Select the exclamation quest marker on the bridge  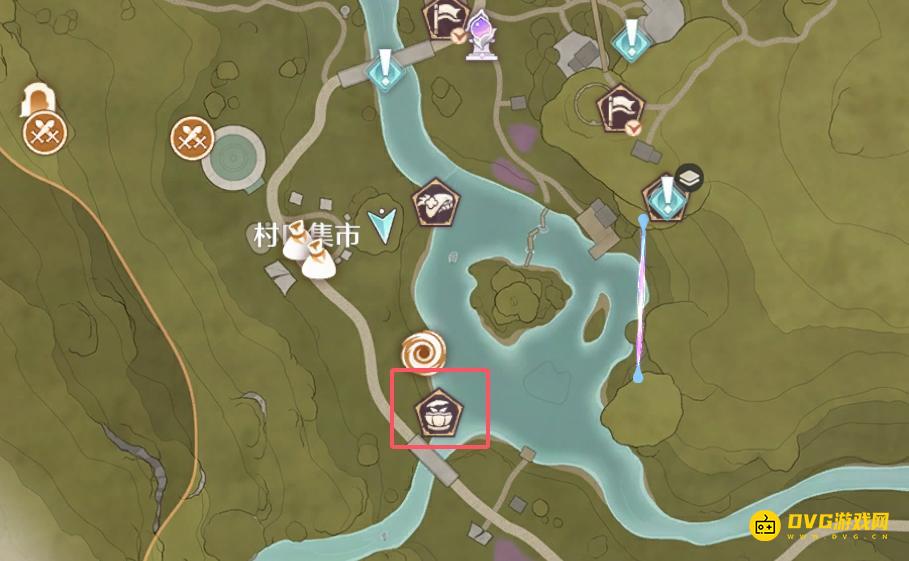pyautogui.click(x=385, y=70)
